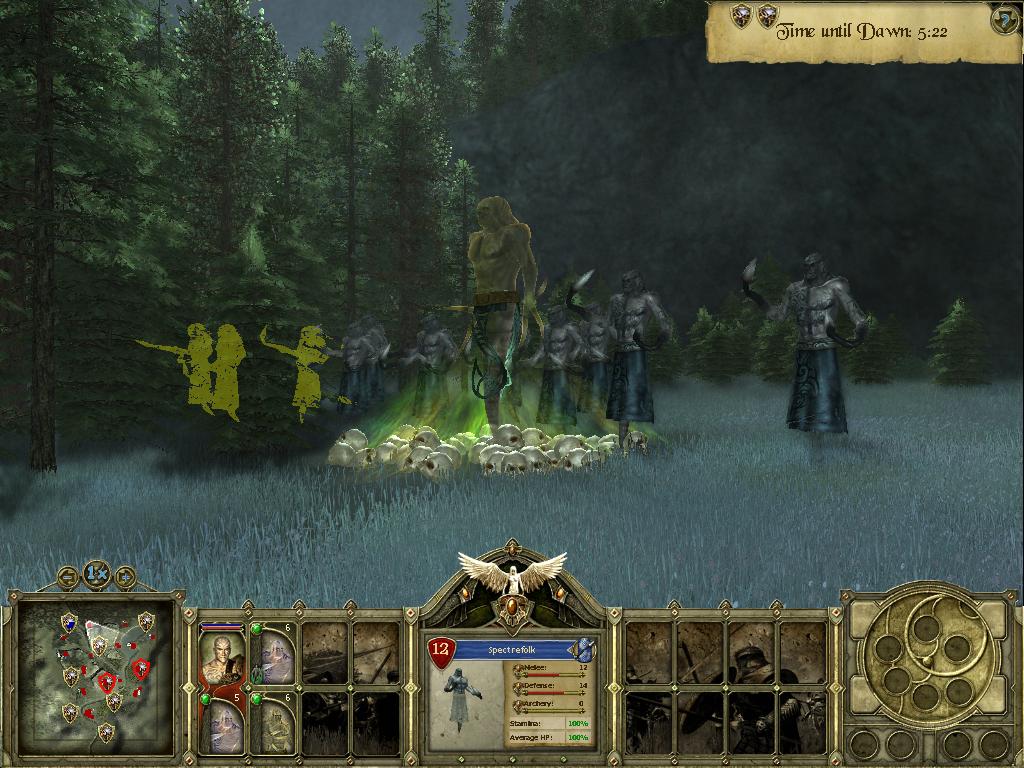
Task: Click the red-ringed shield marker on minimap
Action: point(107,682)
